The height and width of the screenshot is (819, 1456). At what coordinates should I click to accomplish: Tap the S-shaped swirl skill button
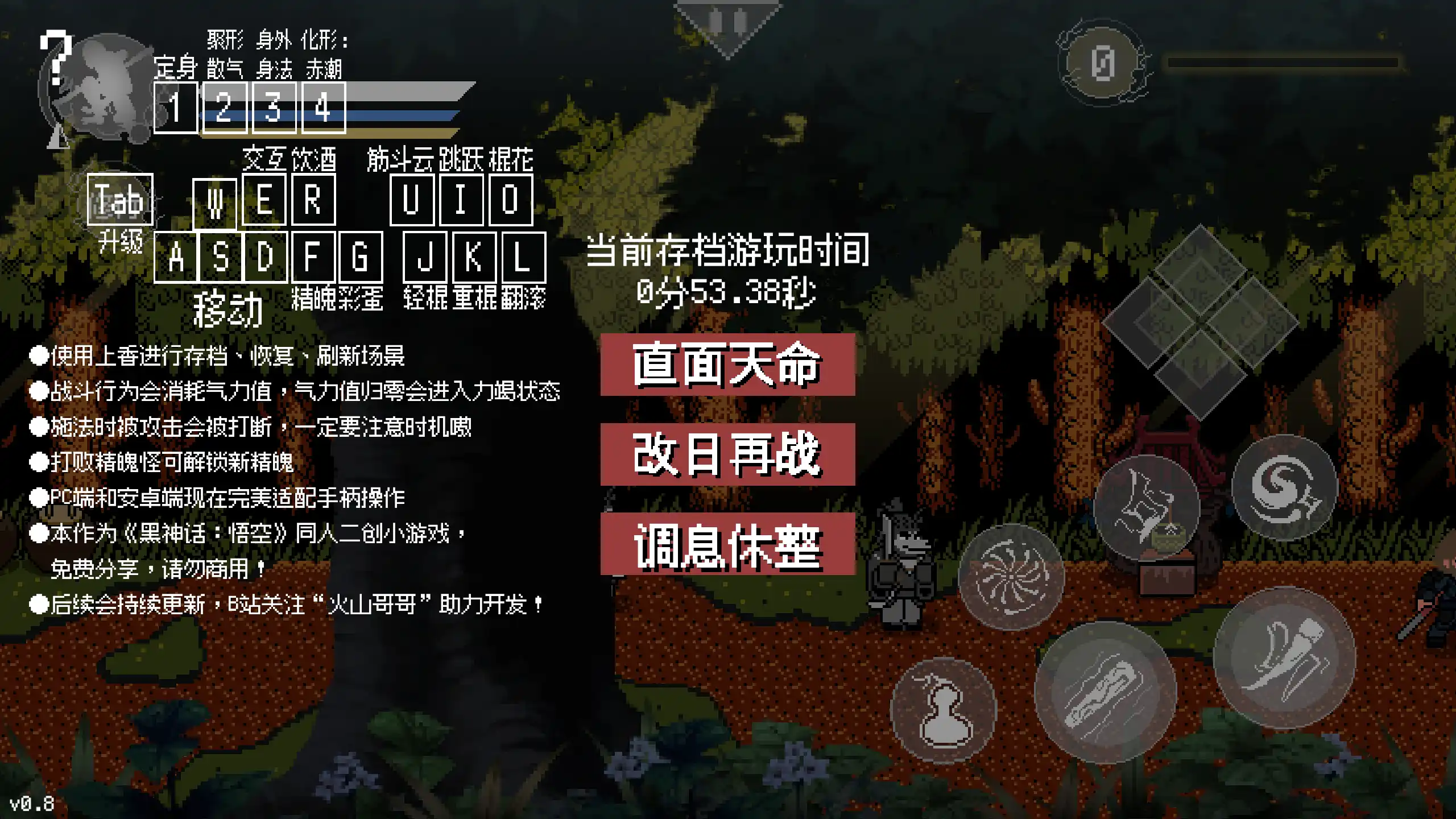1285,489
